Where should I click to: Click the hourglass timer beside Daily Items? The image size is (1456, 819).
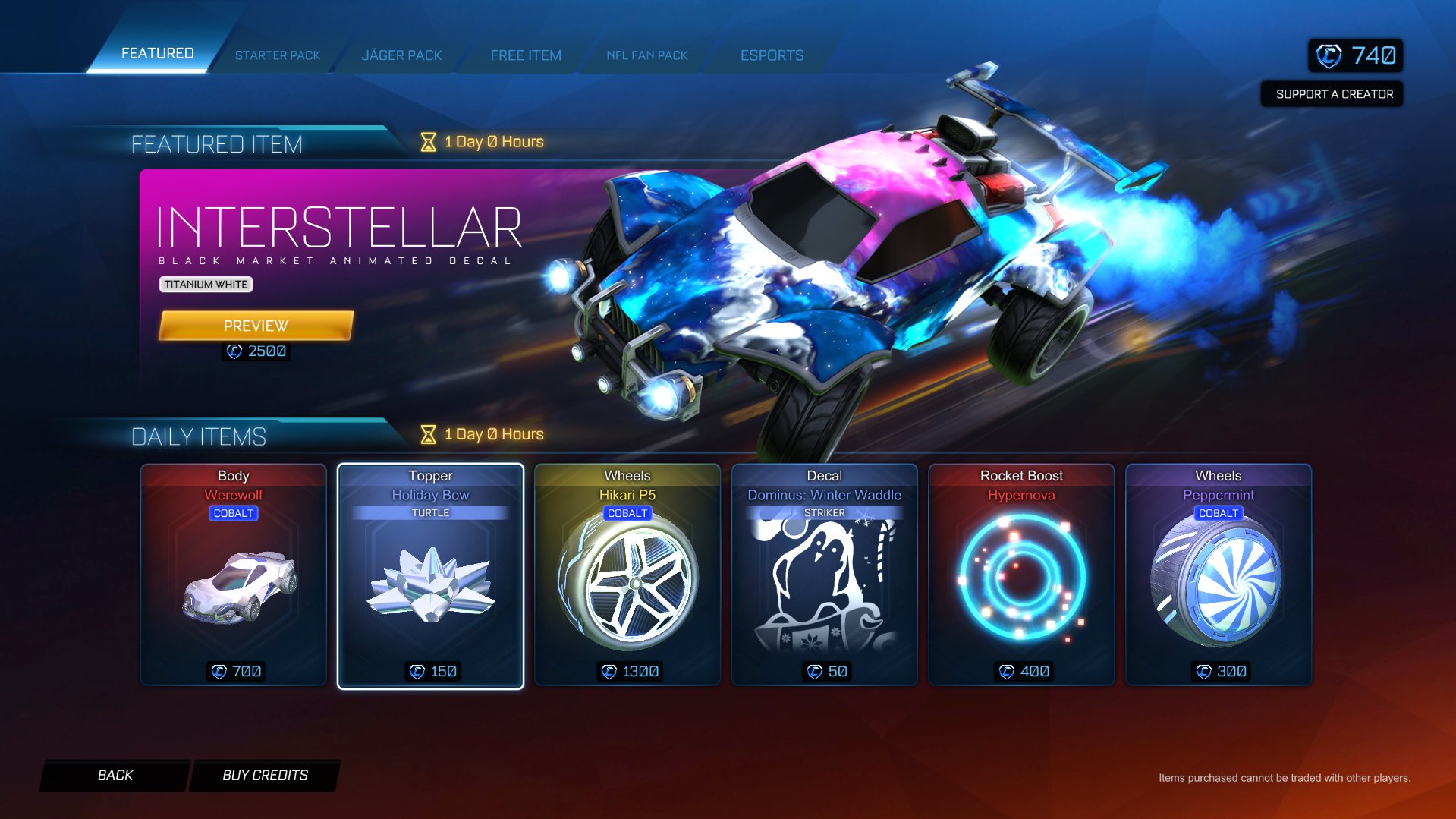pyautogui.click(x=427, y=433)
